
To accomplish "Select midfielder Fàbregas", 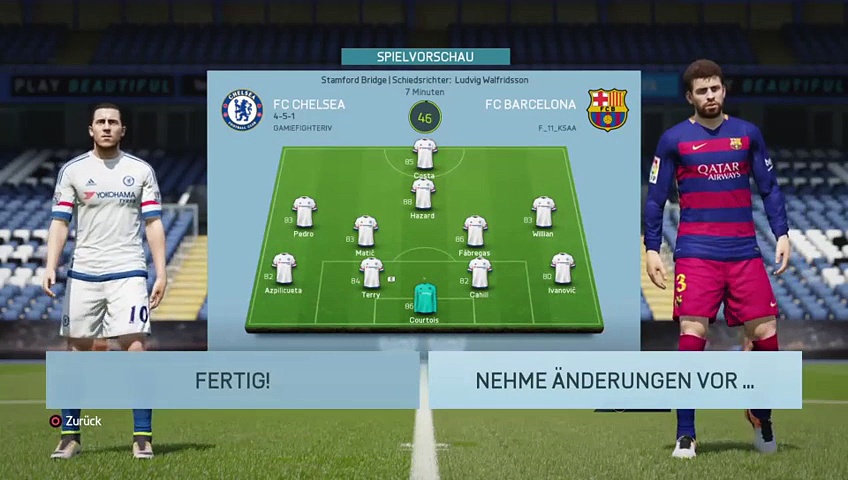I will tap(475, 231).
